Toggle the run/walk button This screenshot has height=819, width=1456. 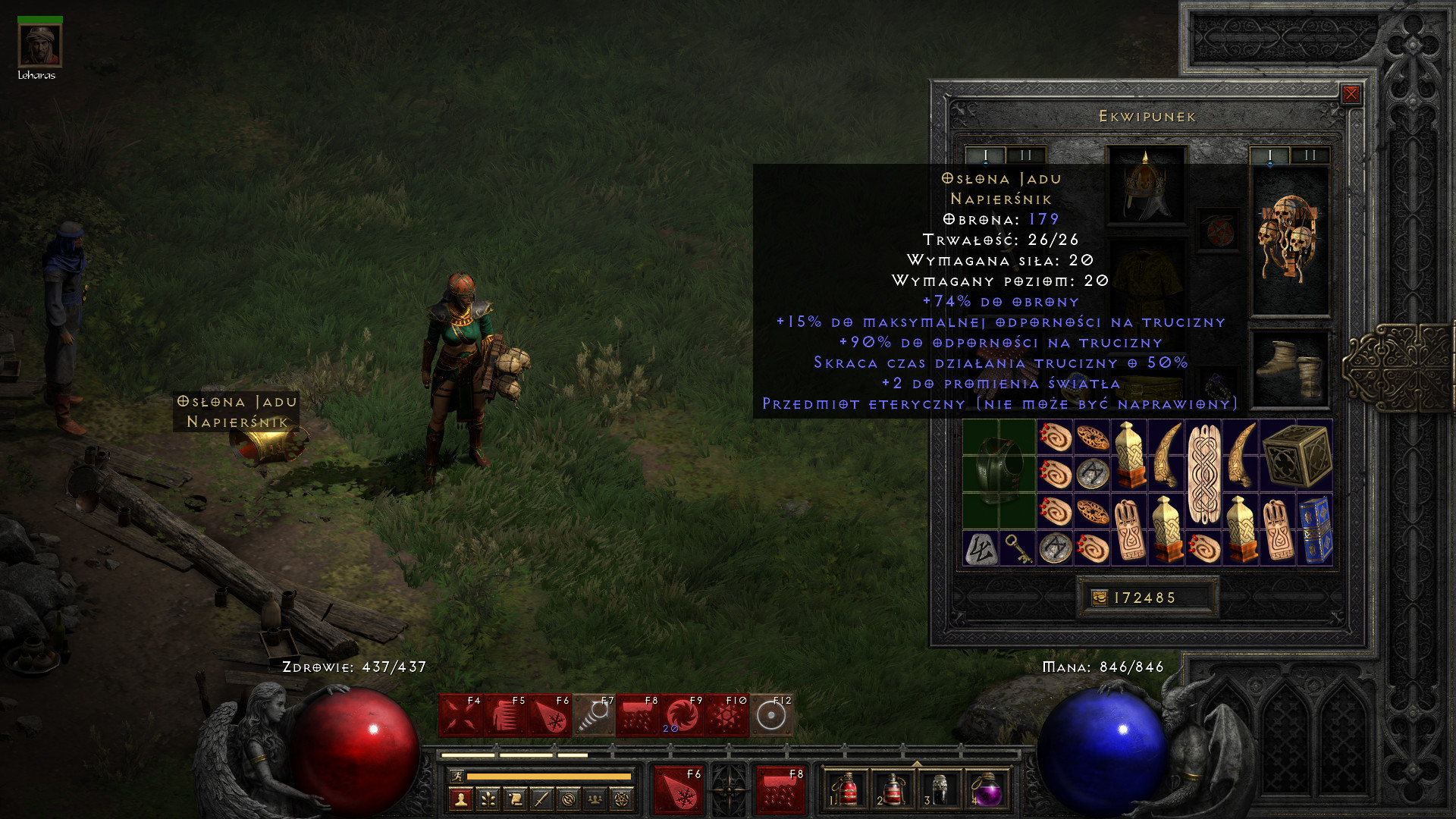click(x=457, y=776)
